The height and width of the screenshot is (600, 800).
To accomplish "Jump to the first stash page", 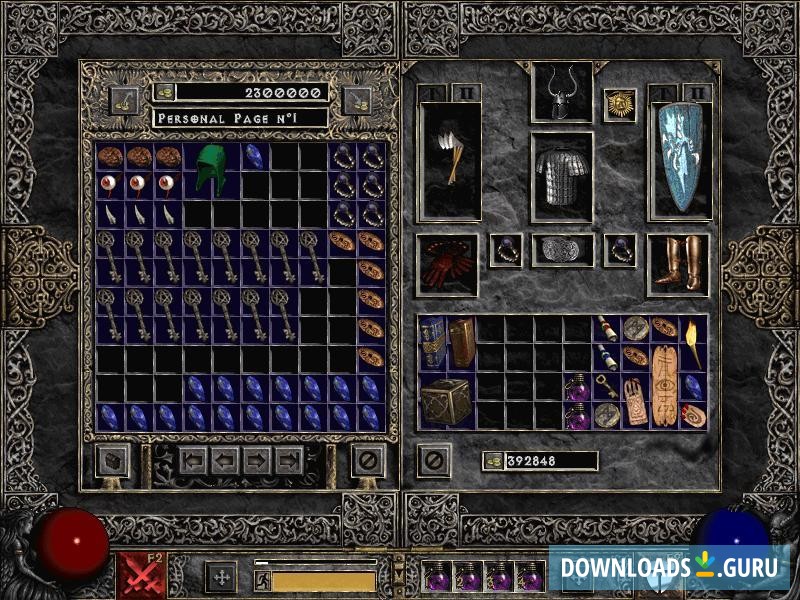I will pyautogui.click(x=193, y=461).
